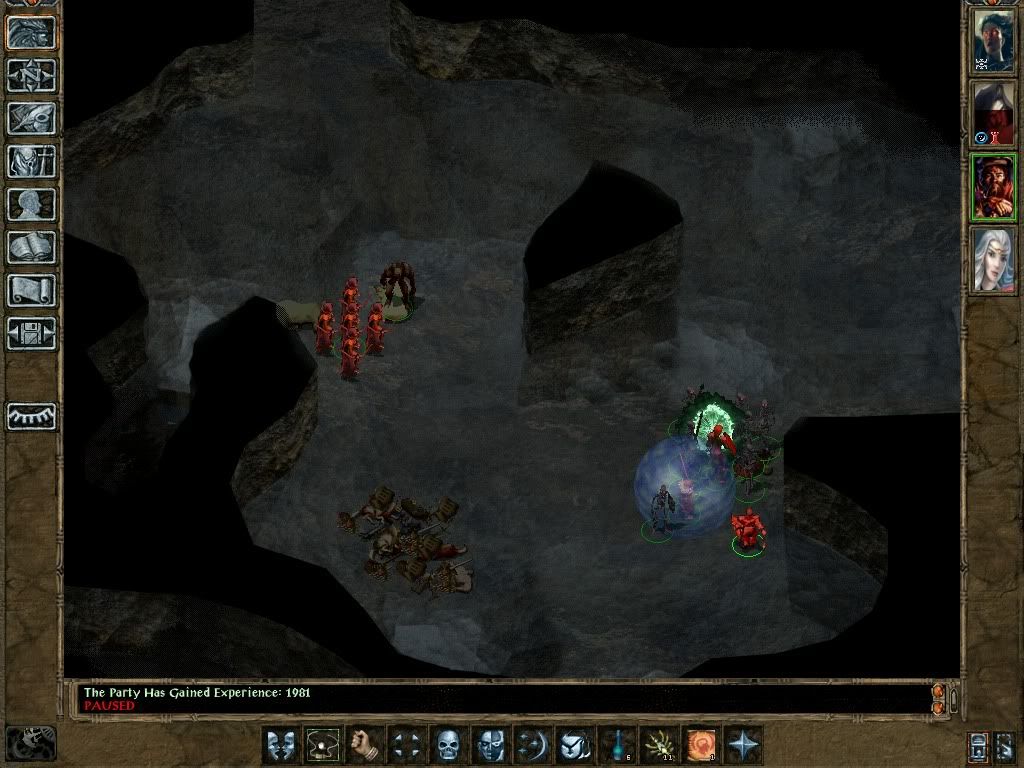The width and height of the screenshot is (1024, 768).
Task: Select the top party member portrait
Action: tap(994, 40)
